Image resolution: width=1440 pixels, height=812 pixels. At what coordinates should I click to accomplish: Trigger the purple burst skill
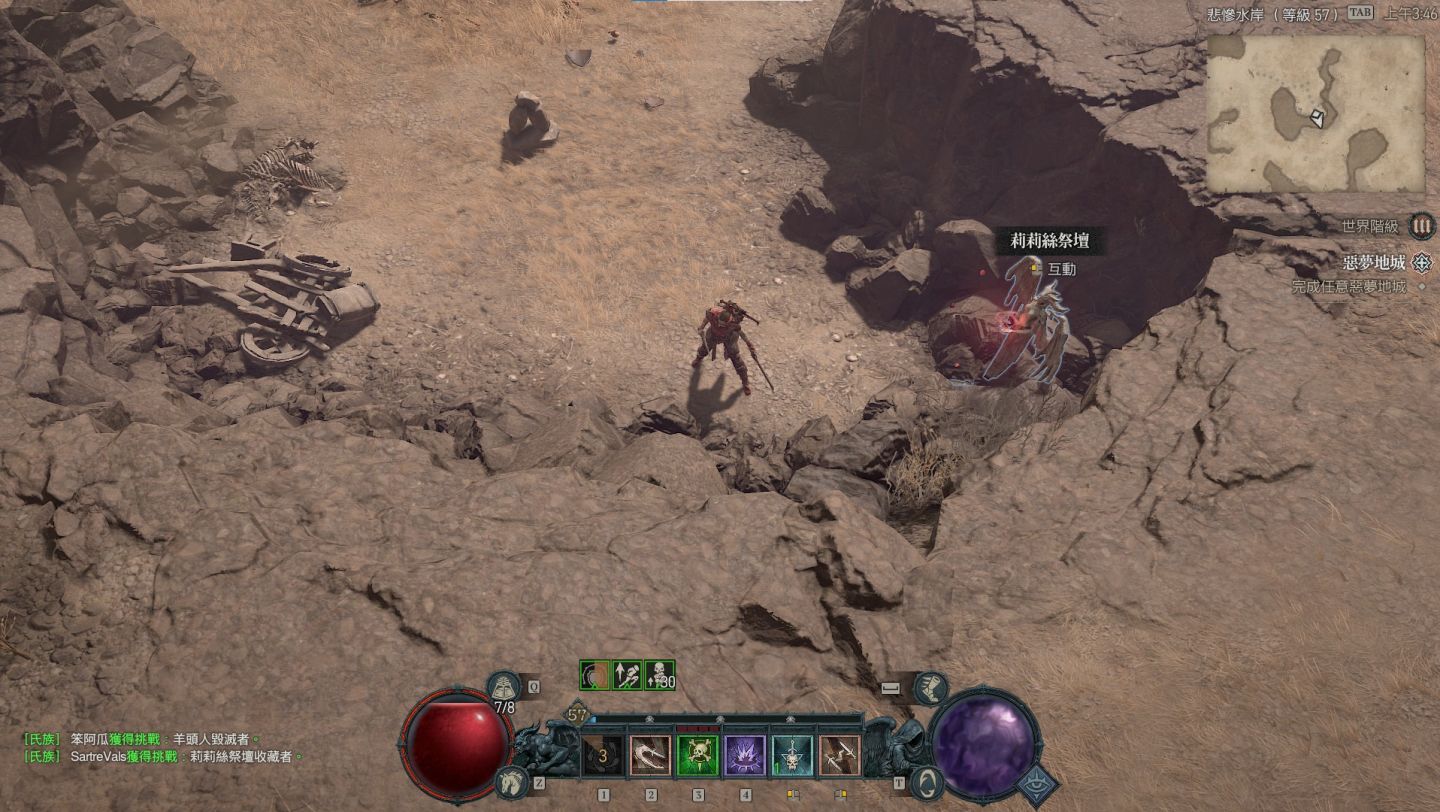pyautogui.click(x=745, y=756)
